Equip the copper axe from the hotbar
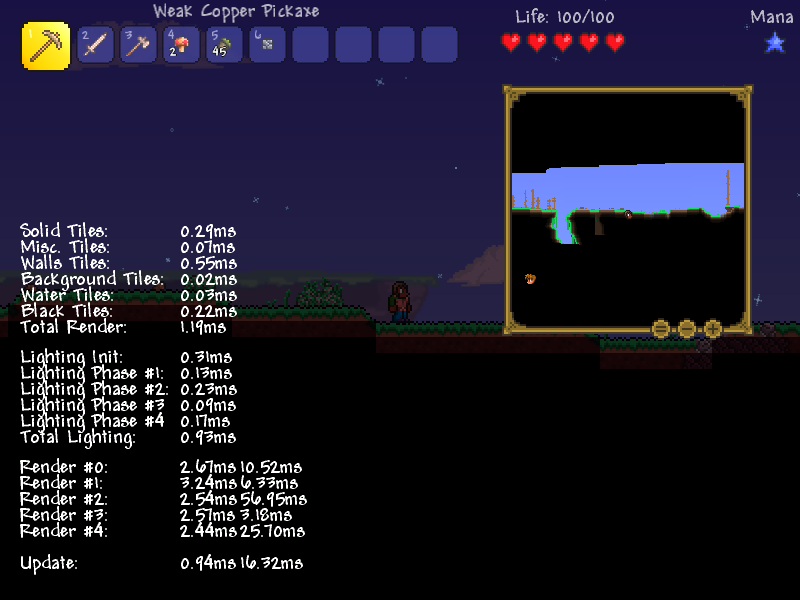This screenshot has width=800, height=600. click(x=138, y=45)
